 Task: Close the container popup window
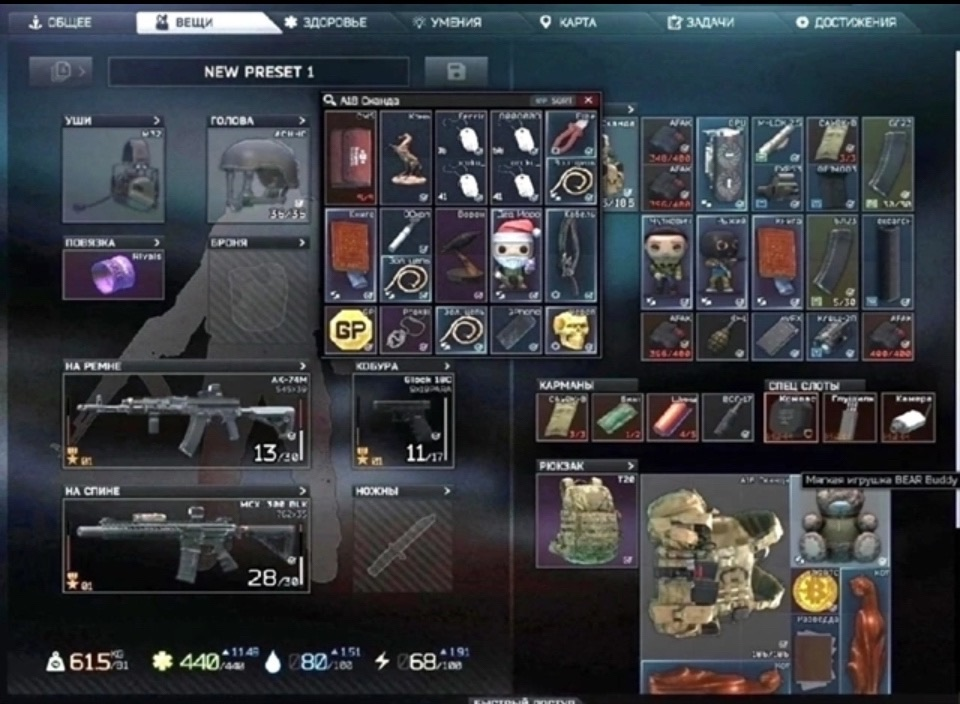point(588,100)
